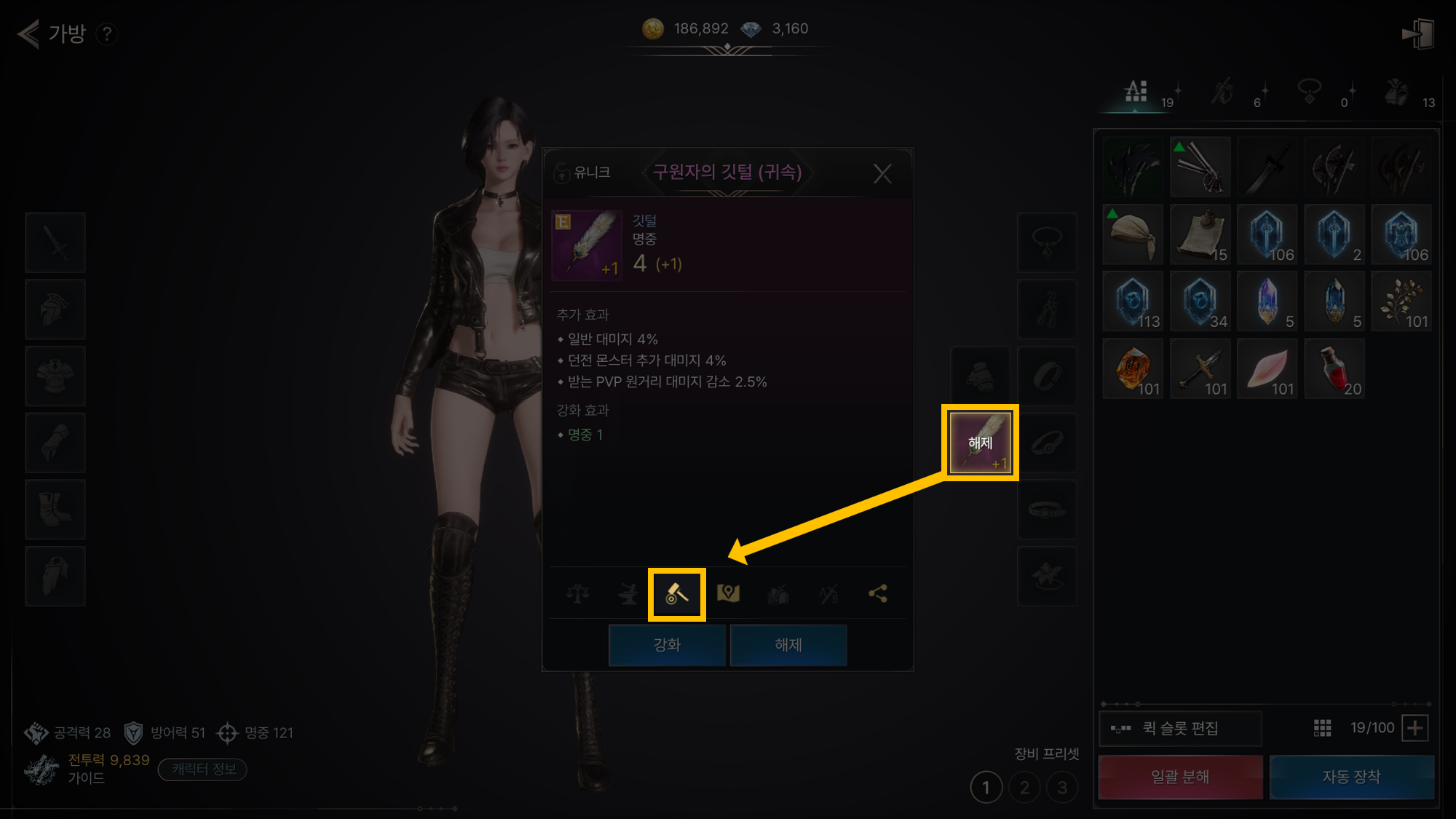Switch to the all items bag tab
This screenshot has height=819, width=1456.
(x=1136, y=92)
